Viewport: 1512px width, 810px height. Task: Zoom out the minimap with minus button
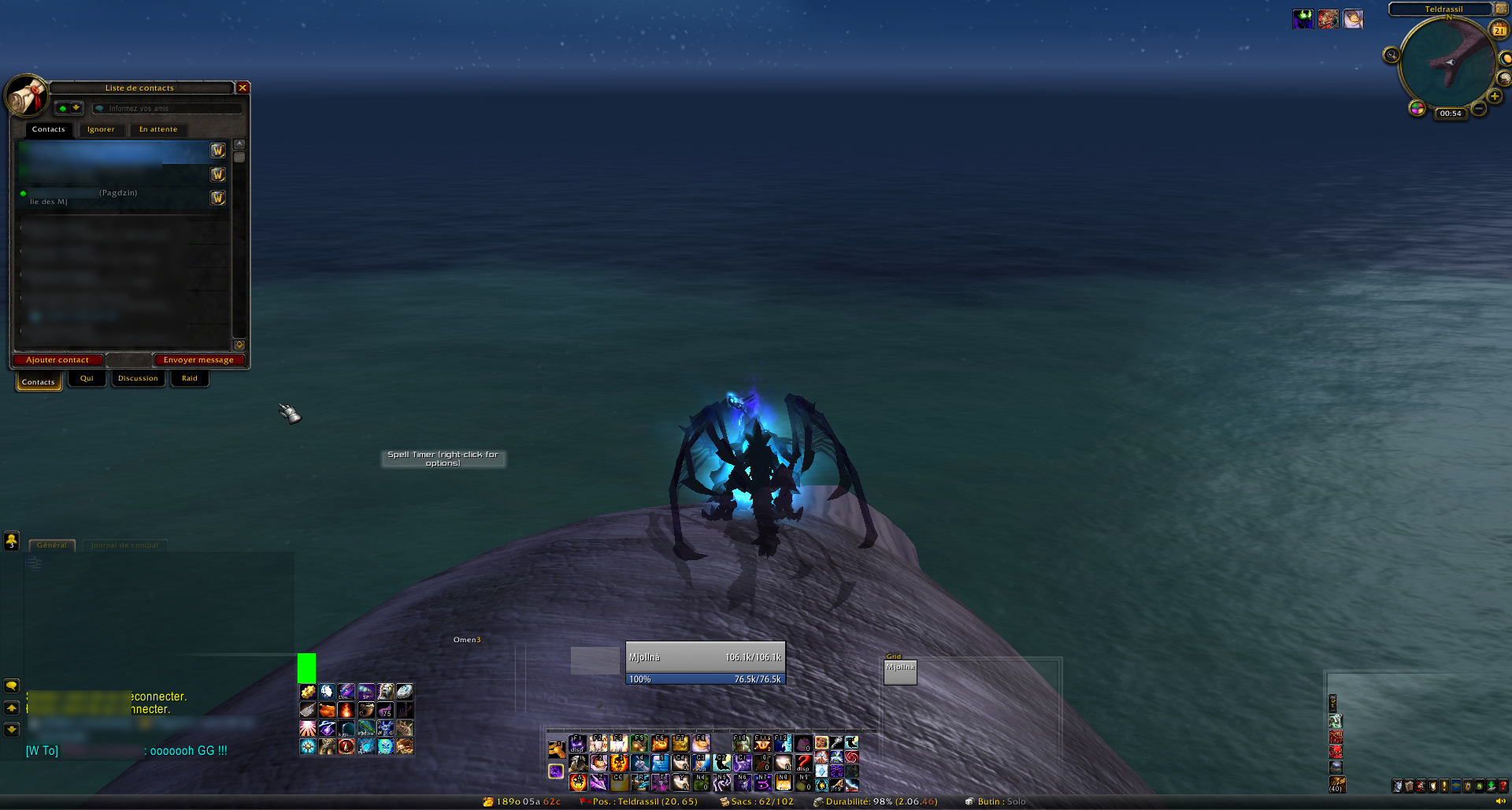tap(1479, 108)
